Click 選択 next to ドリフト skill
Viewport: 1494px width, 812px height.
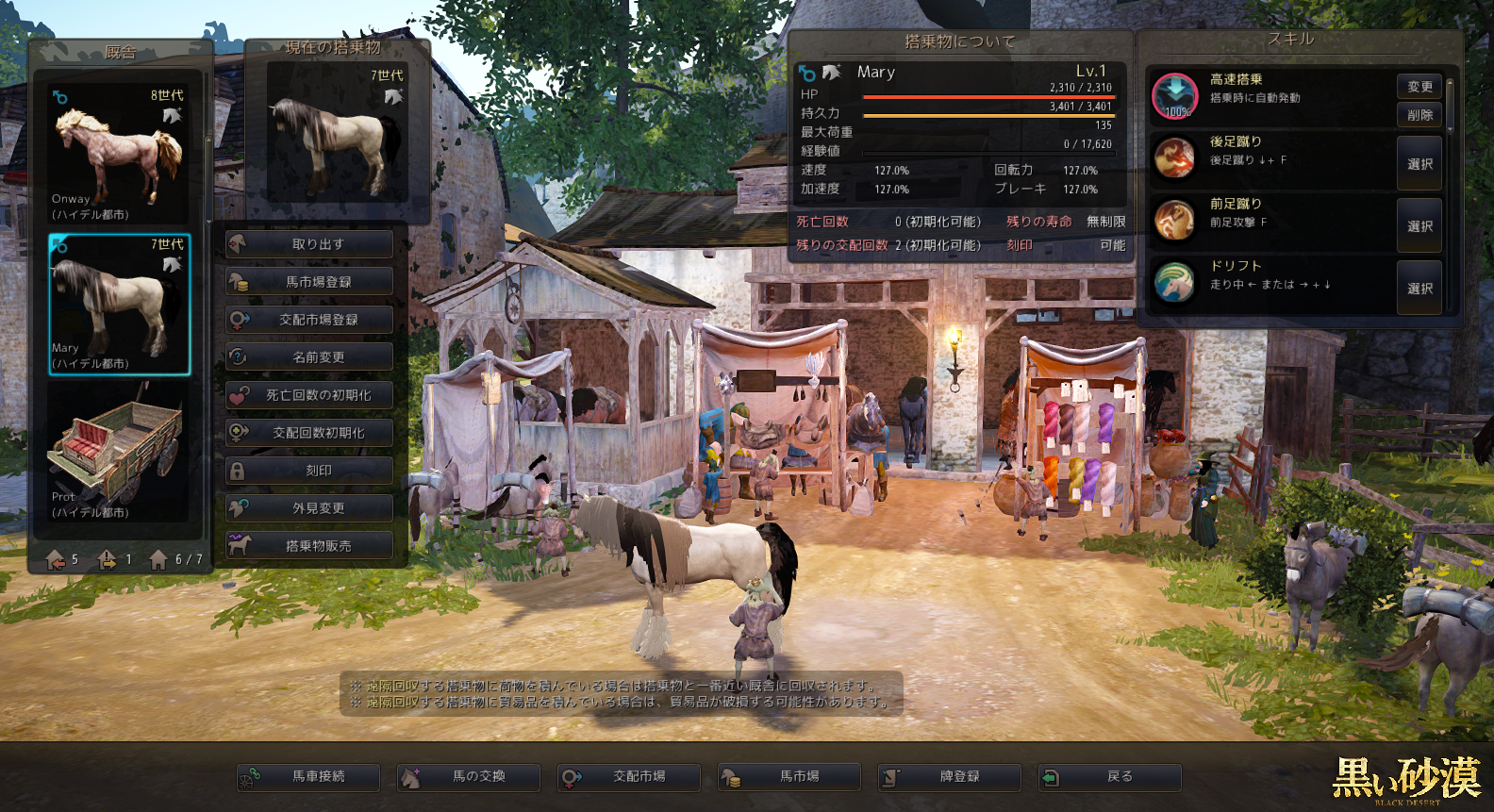tap(1419, 289)
